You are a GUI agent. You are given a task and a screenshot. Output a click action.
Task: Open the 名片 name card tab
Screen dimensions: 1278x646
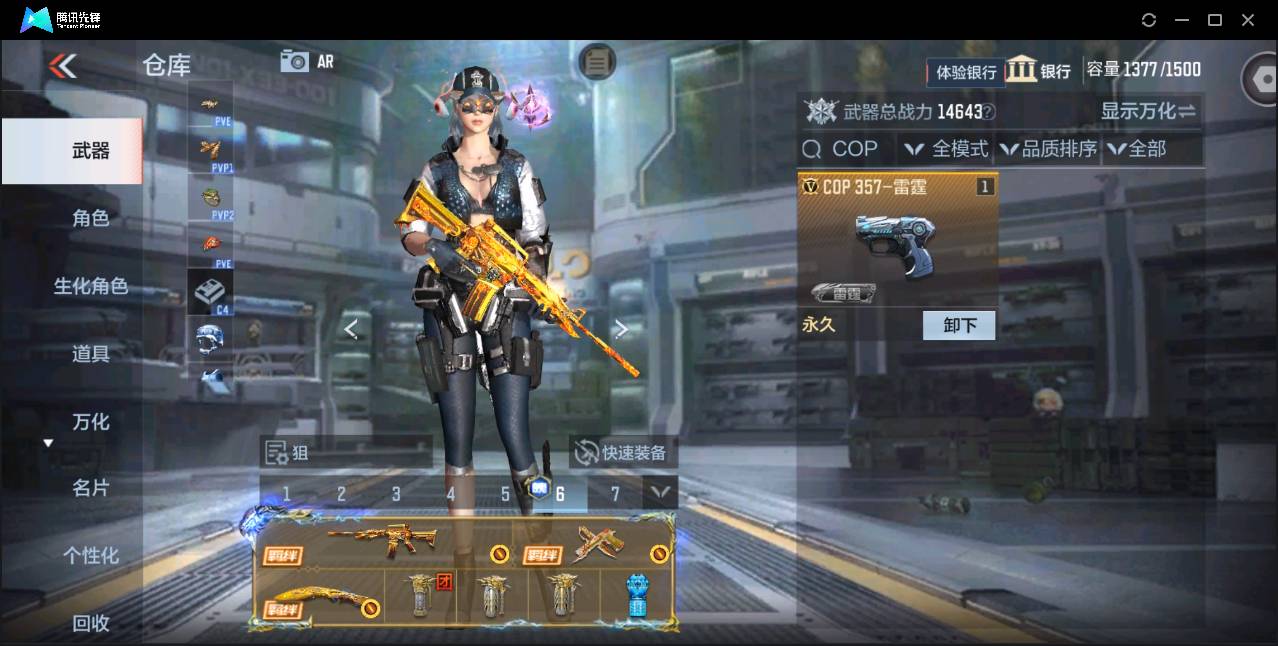(x=90, y=488)
